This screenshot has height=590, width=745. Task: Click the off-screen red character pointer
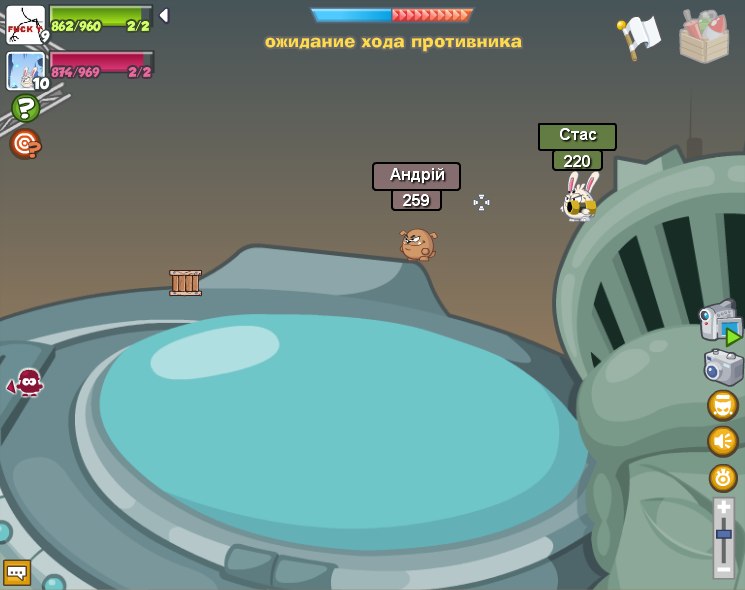tap(27, 382)
